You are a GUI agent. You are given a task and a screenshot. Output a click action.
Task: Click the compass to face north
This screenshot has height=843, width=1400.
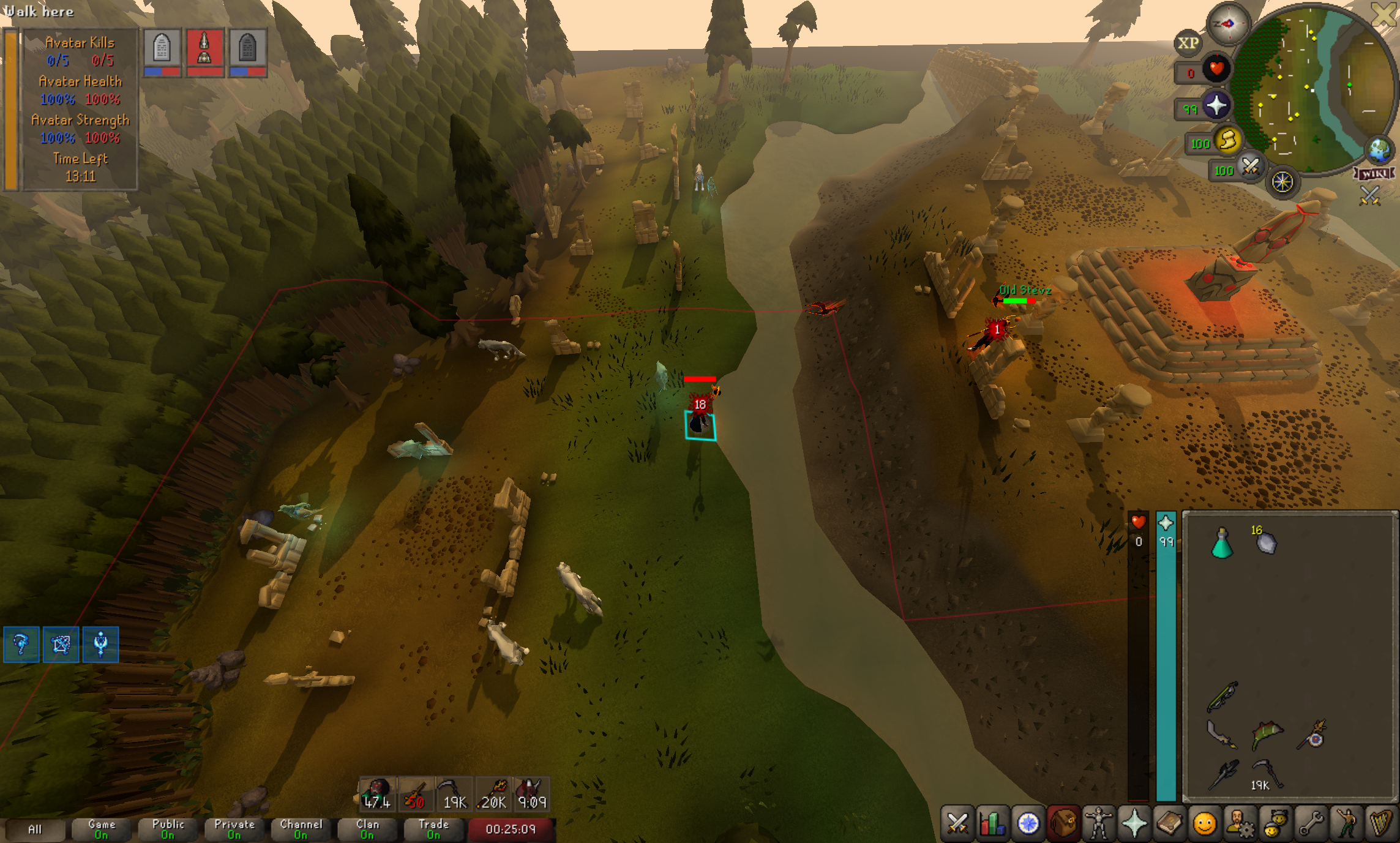tap(1227, 24)
